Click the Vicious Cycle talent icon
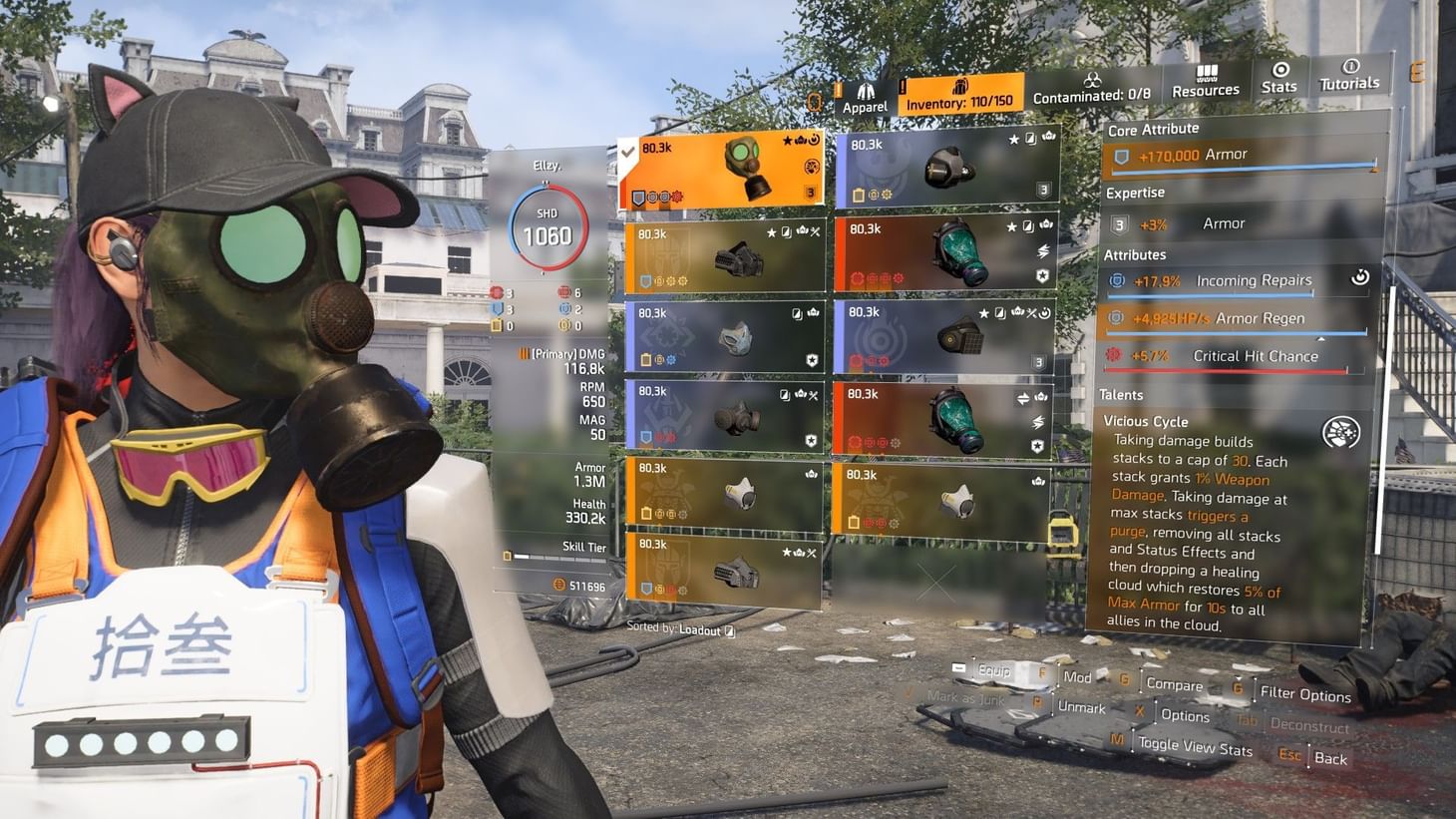1456x819 pixels. pyautogui.click(x=1339, y=431)
